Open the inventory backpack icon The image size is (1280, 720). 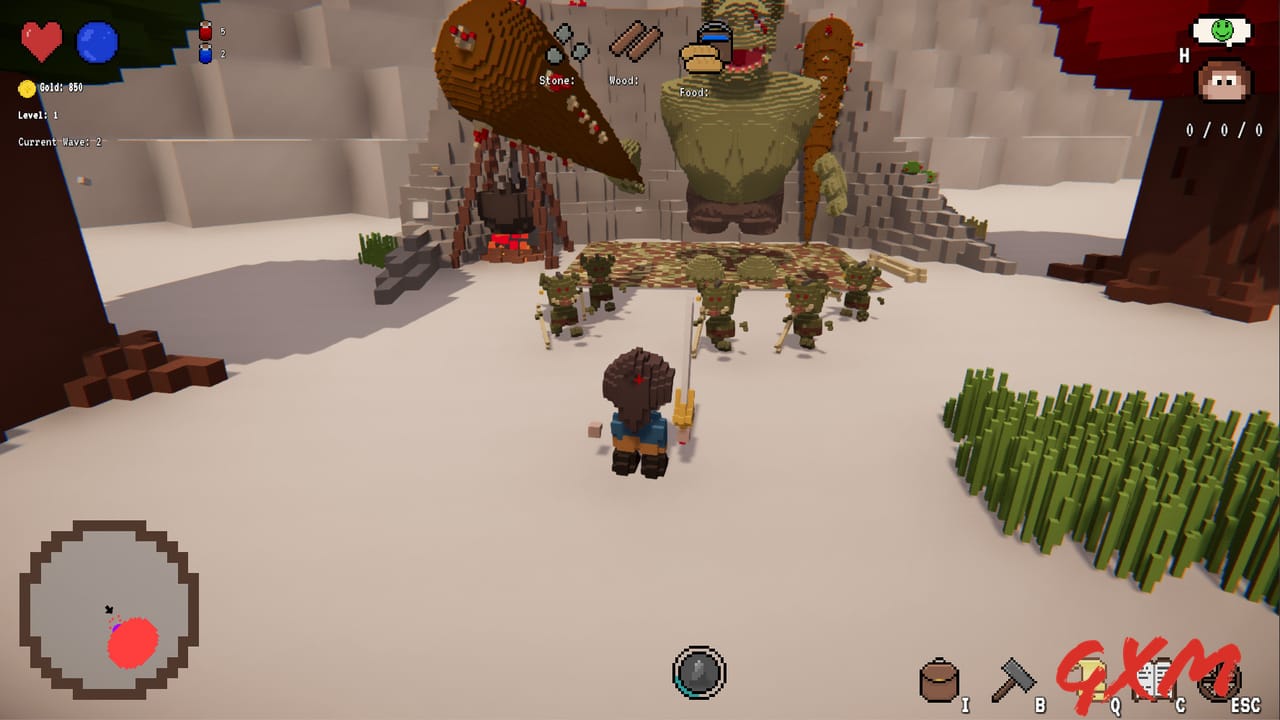pos(937,677)
